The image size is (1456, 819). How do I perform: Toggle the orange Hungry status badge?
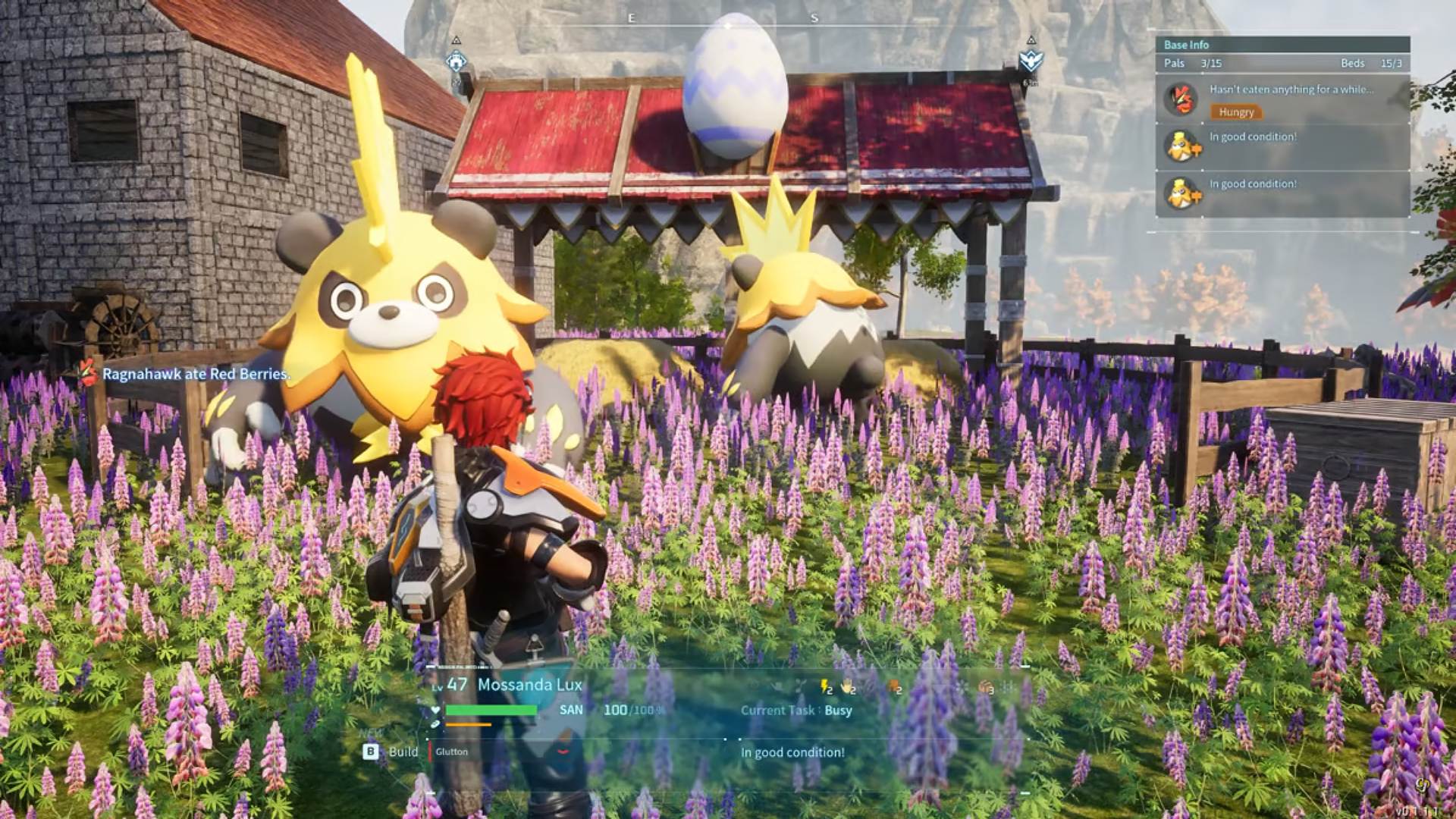(x=1237, y=111)
